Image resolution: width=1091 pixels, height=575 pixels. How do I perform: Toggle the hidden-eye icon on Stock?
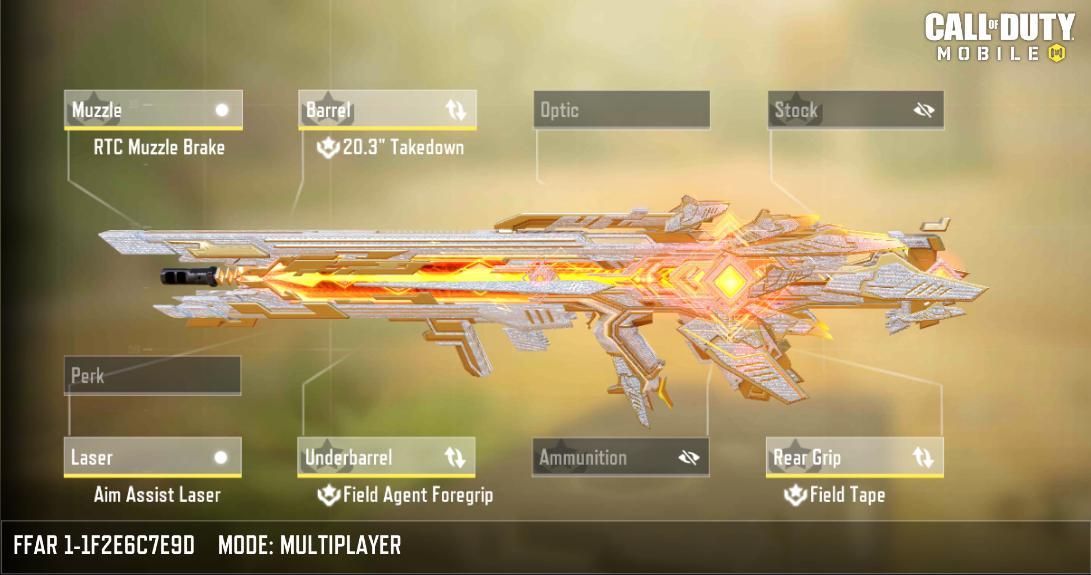923,110
